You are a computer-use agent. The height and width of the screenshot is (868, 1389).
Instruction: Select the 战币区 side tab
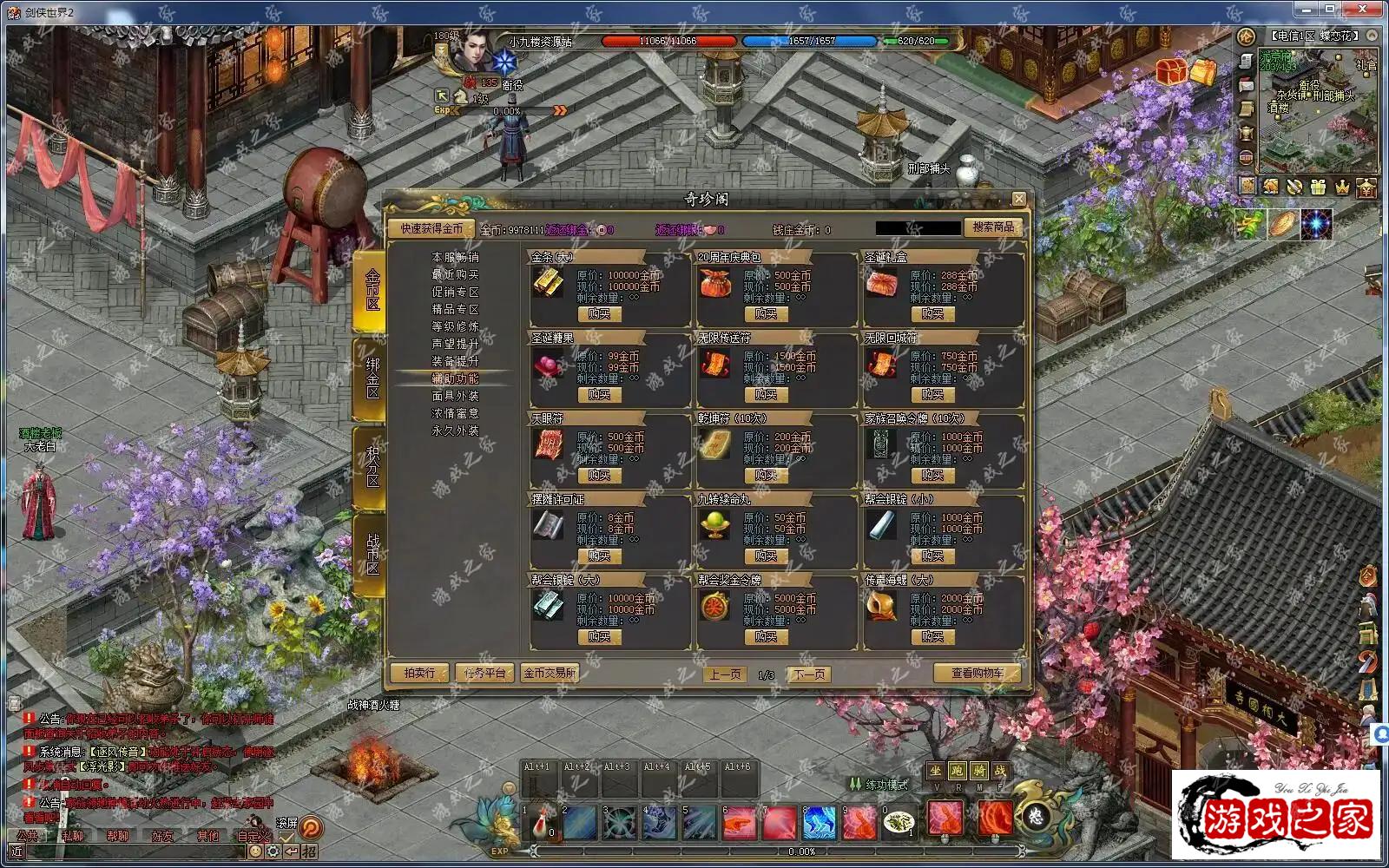pos(372,554)
